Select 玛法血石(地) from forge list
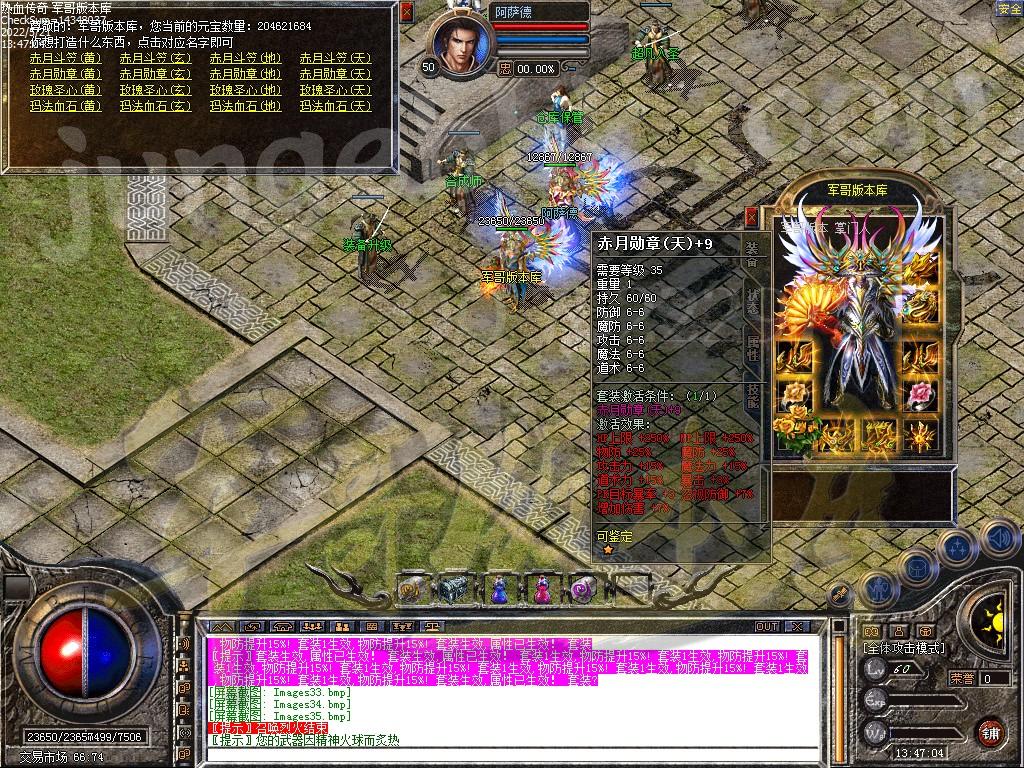This screenshot has height=768, width=1024. tap(245, 106)
